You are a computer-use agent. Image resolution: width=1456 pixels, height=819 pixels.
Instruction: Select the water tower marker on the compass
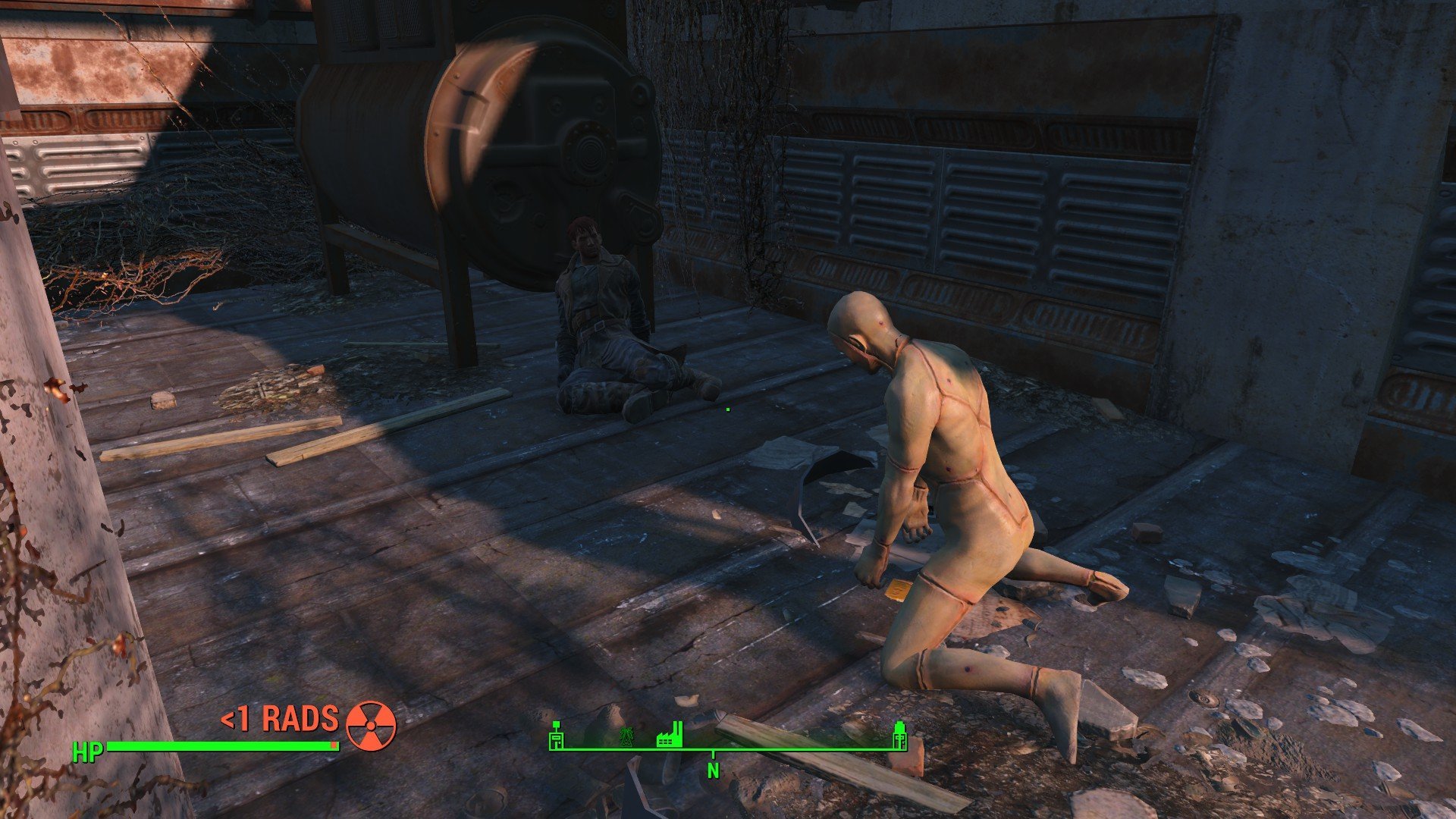pos(899,734)
